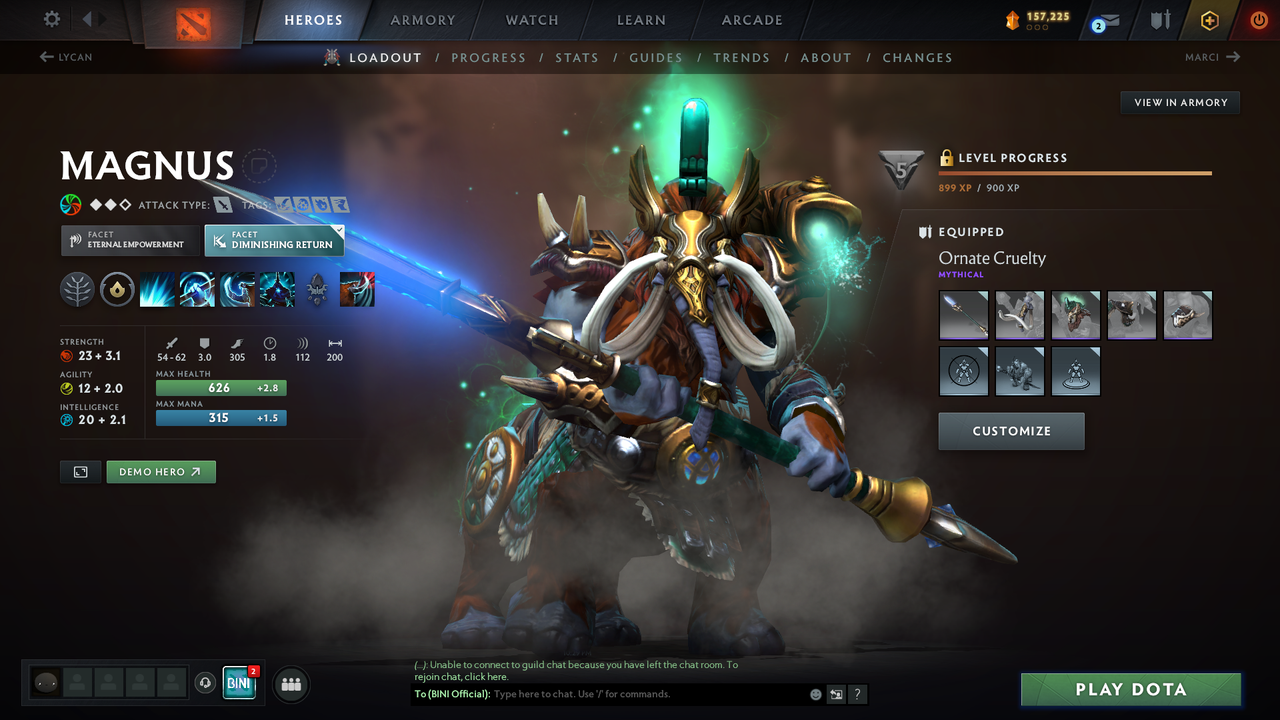This screenshot has width=1280, height=720.
Task: Open the GUIDES section for Magnus
Action: pos(656,57)
